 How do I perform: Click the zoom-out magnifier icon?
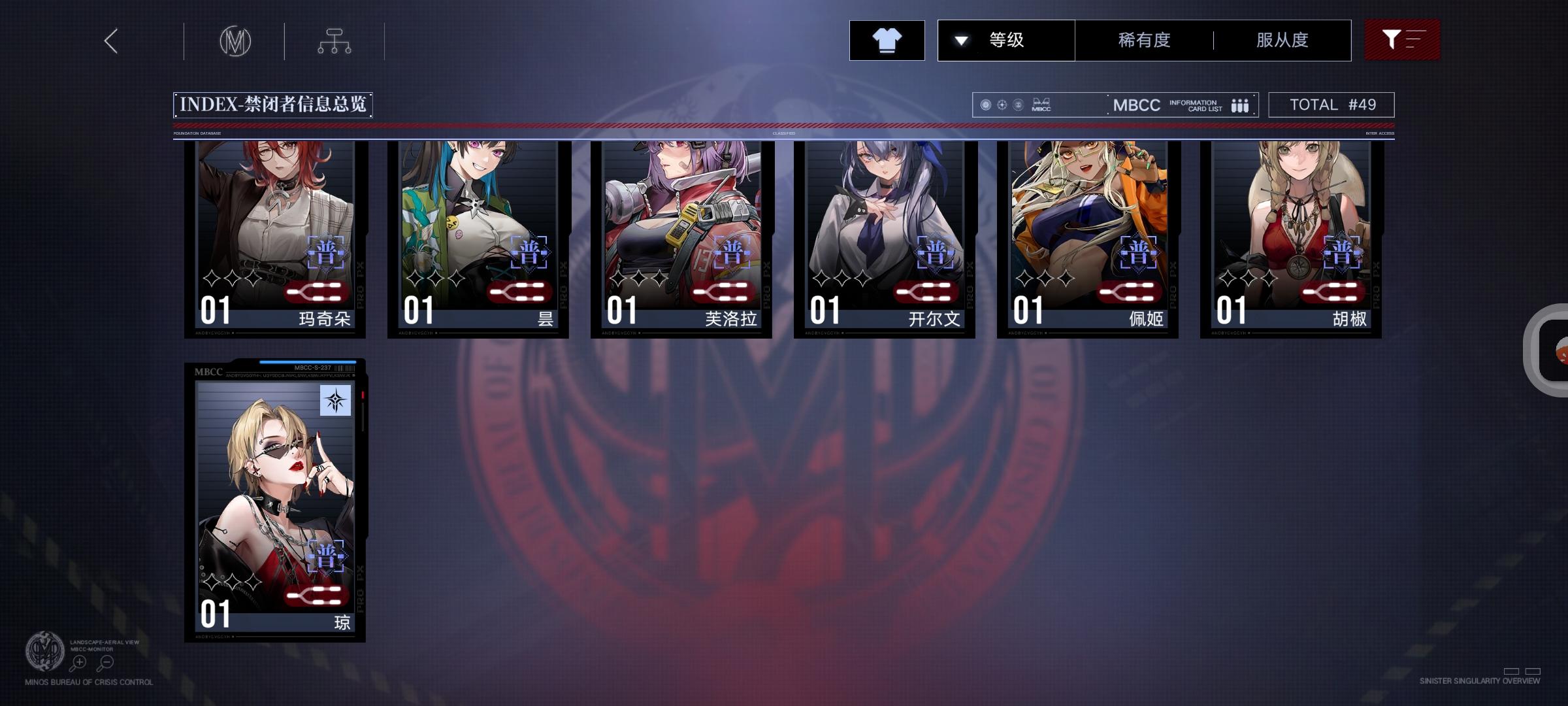(105, 662)
